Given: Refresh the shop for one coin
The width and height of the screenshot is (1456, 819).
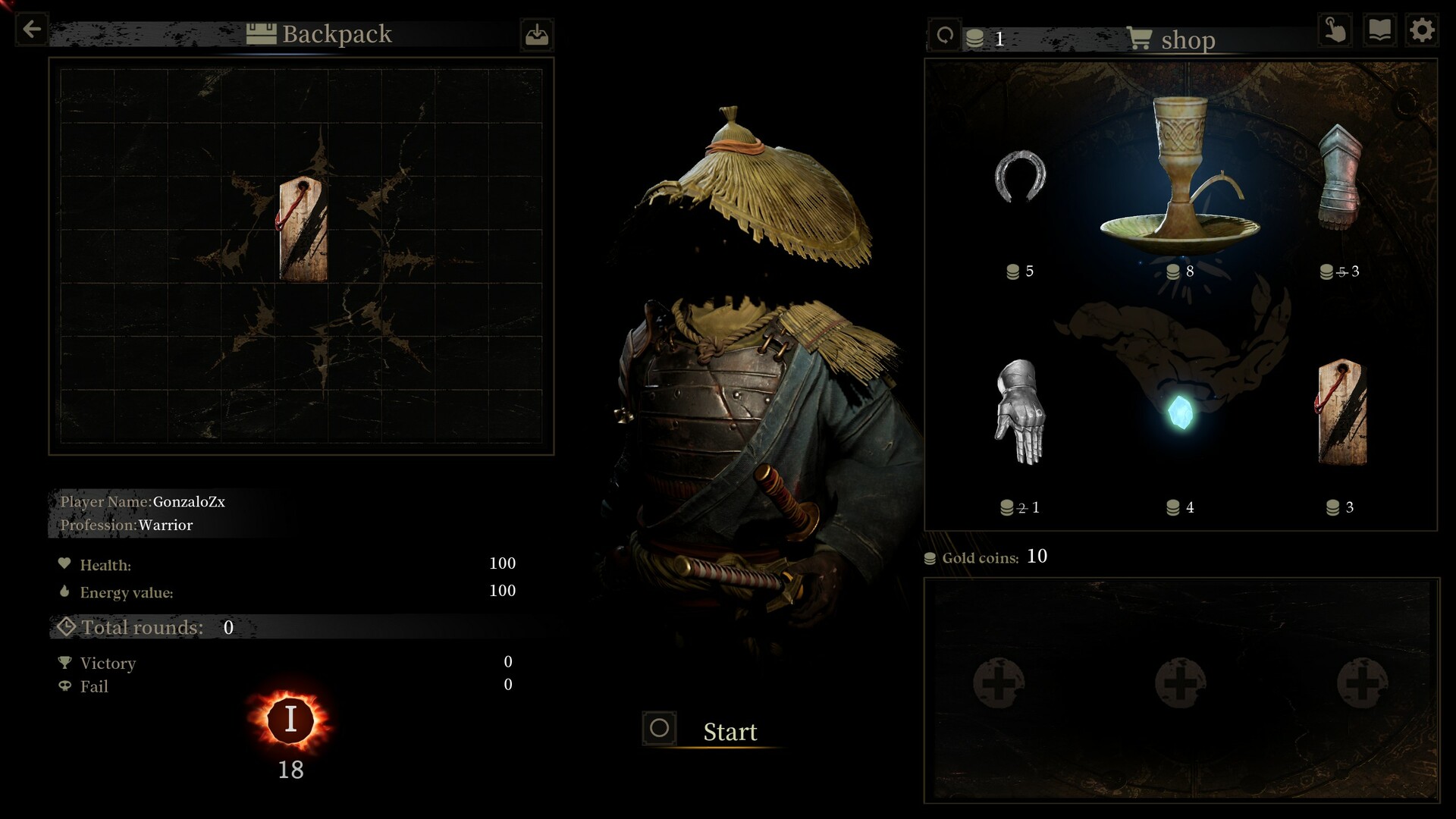Looking at the screenshot, I should [945, 36].
